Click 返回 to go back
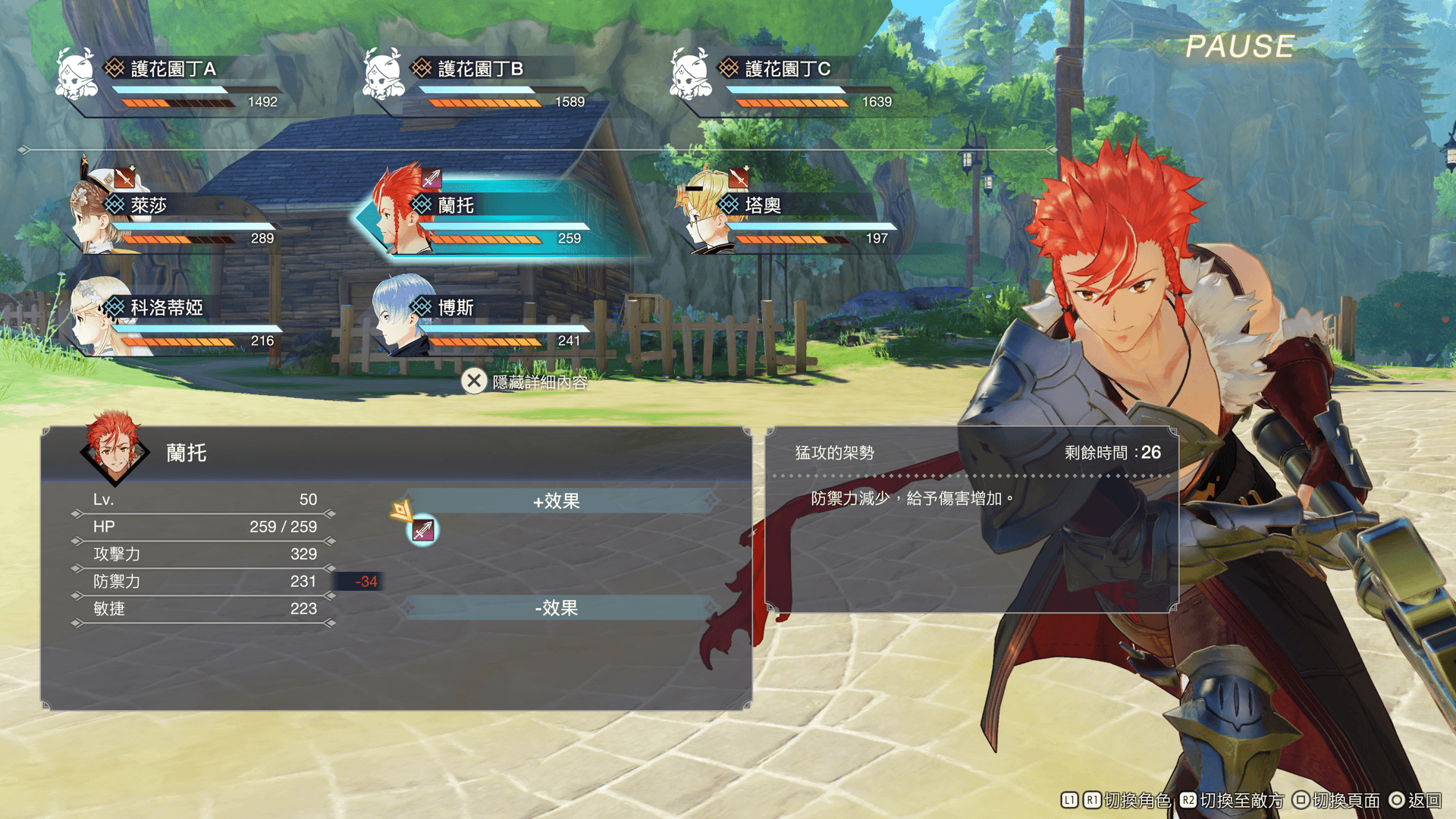The image size is (1456, 819). (1423, 800)
